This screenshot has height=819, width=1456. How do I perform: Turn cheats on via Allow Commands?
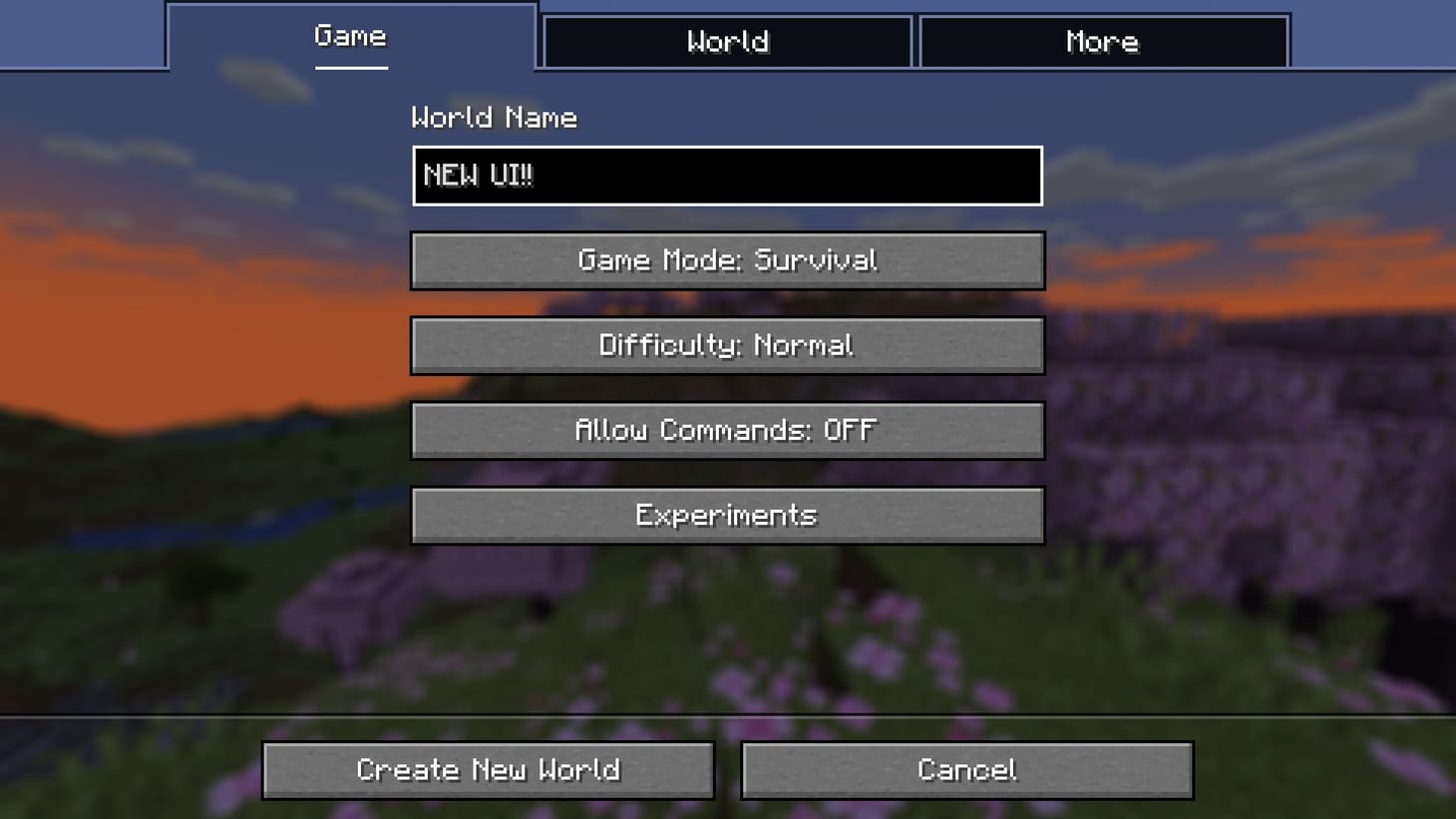pos(727,430)
